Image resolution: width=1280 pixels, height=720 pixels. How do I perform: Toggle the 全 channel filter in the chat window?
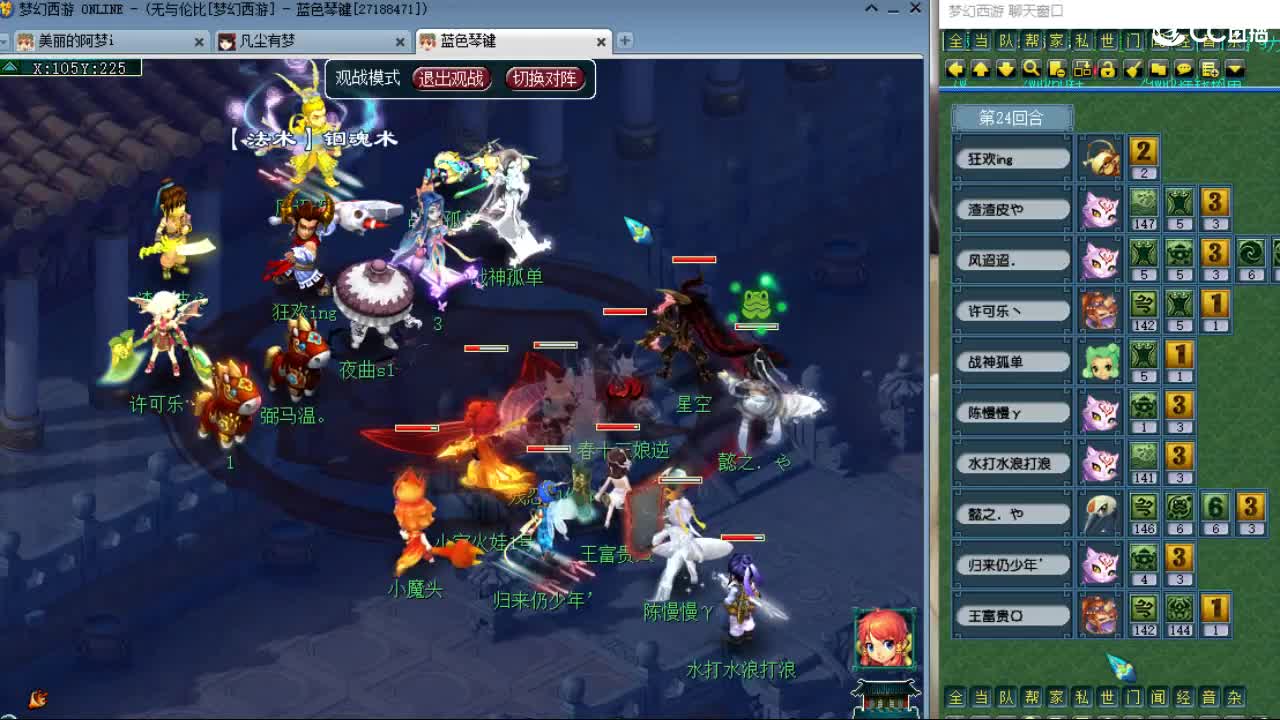(958, 42)
